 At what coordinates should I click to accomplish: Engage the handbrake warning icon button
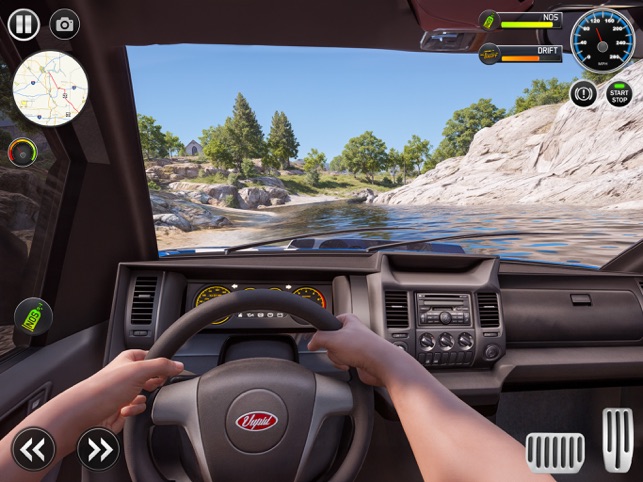(x=584, y=94)
